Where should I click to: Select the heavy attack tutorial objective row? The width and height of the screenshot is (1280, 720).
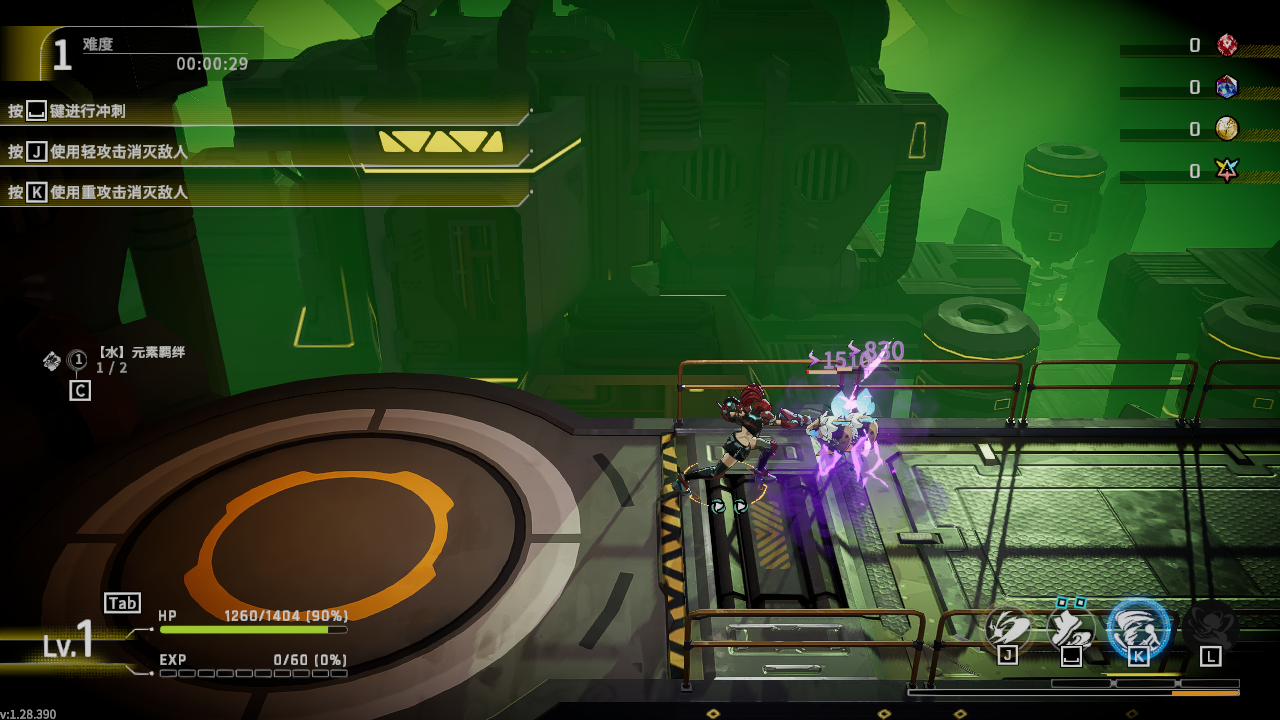click(265, 192)
